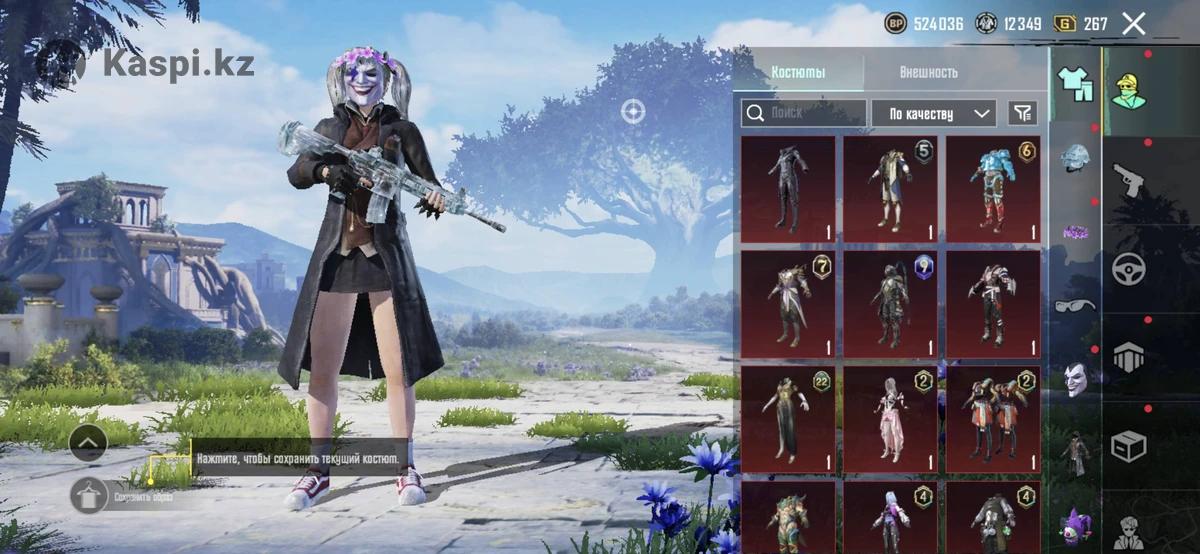The image size is (1200, 554).
Task: Open the helmet category
Action: click(x=1075, y=158)
